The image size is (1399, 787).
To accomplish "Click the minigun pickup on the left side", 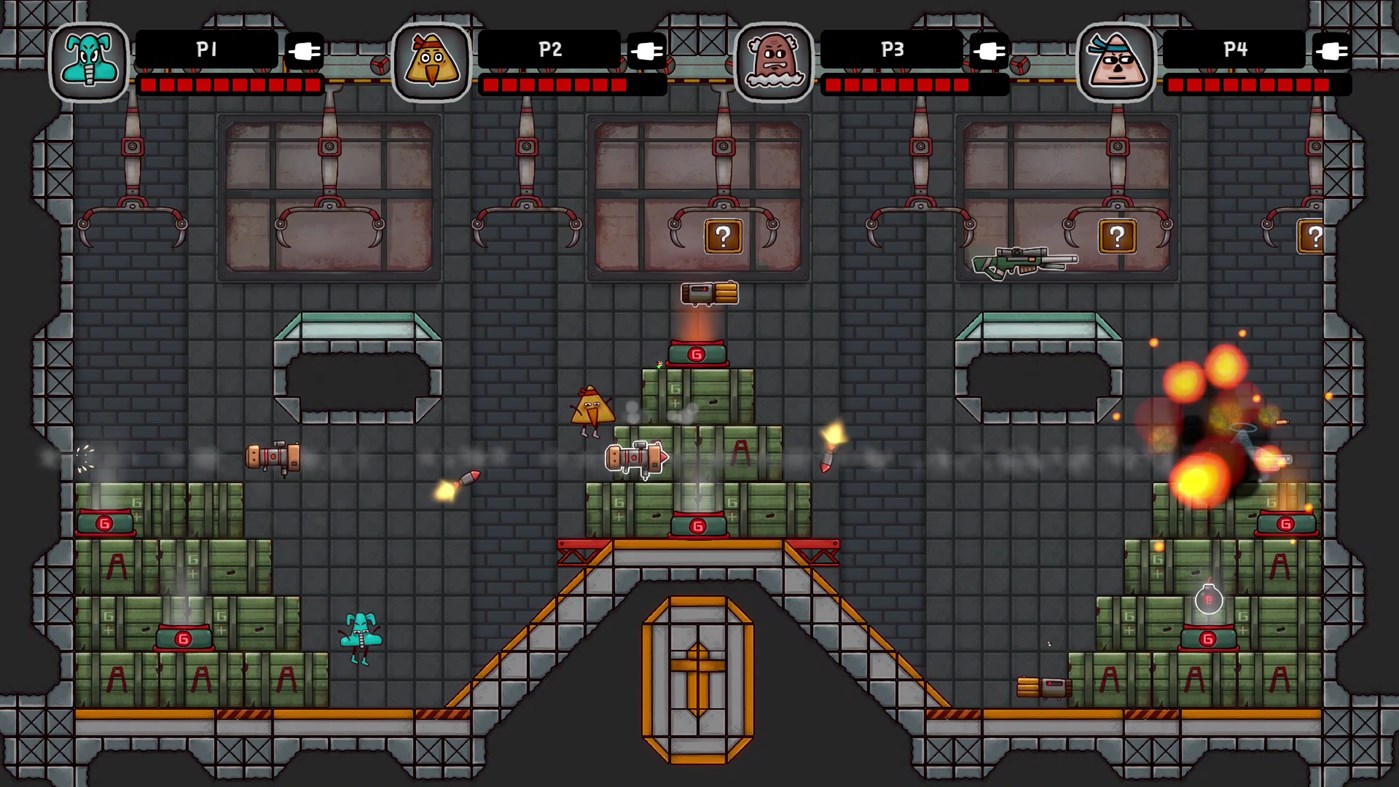I will 274,457.
